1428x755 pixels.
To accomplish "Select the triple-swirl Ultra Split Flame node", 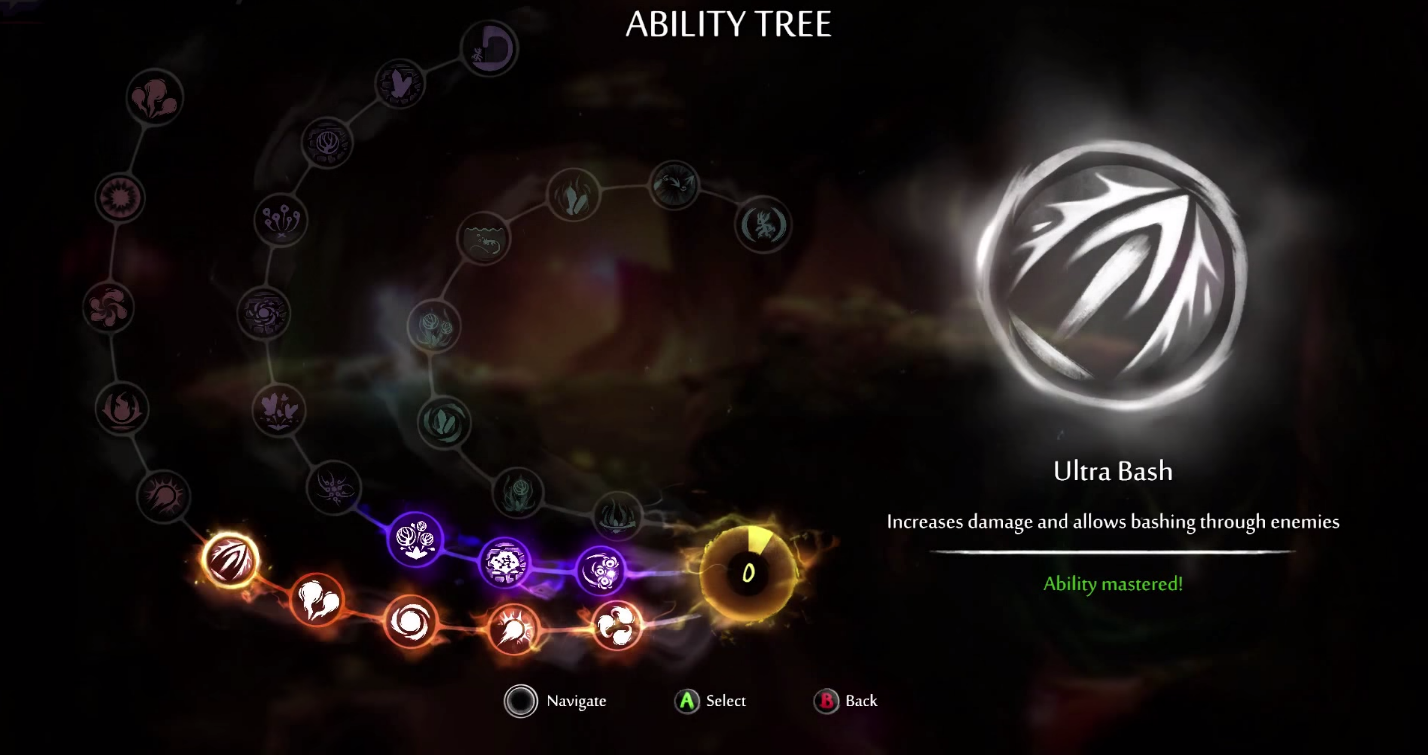I will 618,626.
